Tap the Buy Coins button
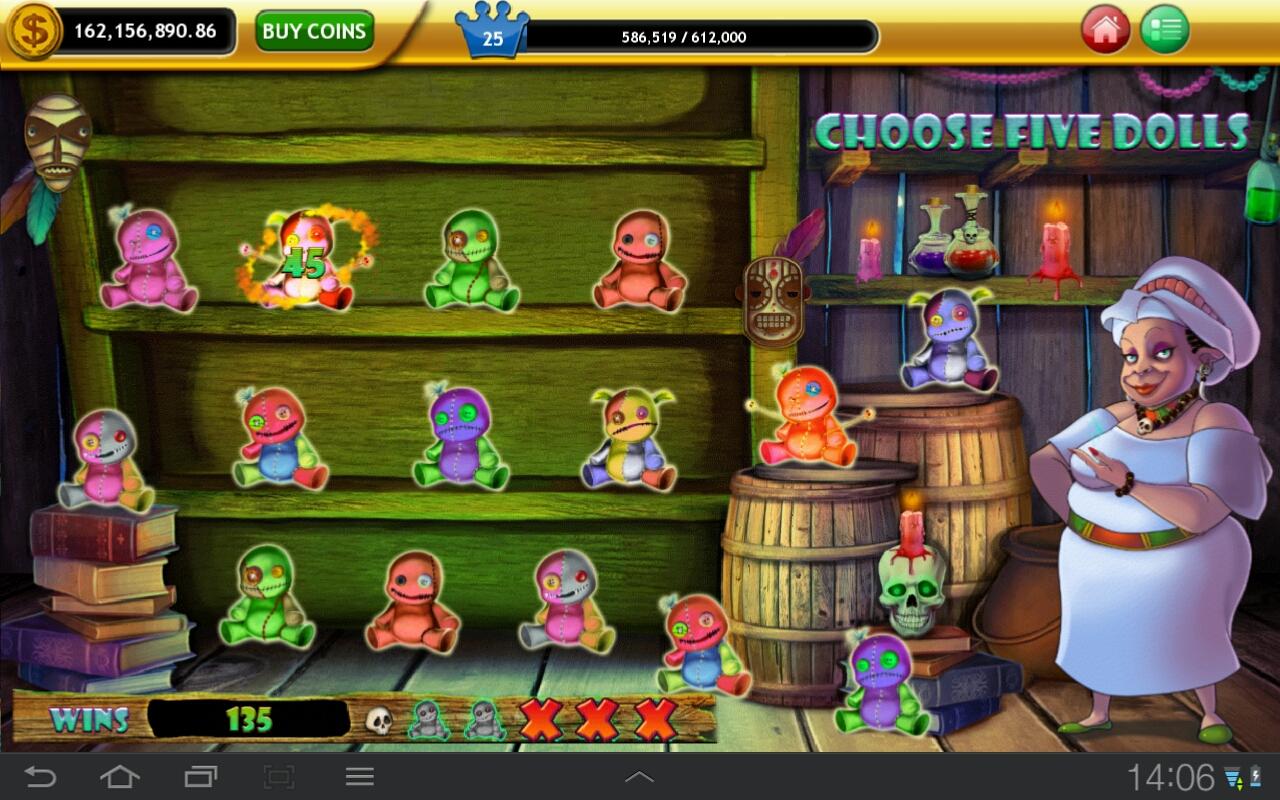Viewport: 1280px width, 800px height. point(314,31)
